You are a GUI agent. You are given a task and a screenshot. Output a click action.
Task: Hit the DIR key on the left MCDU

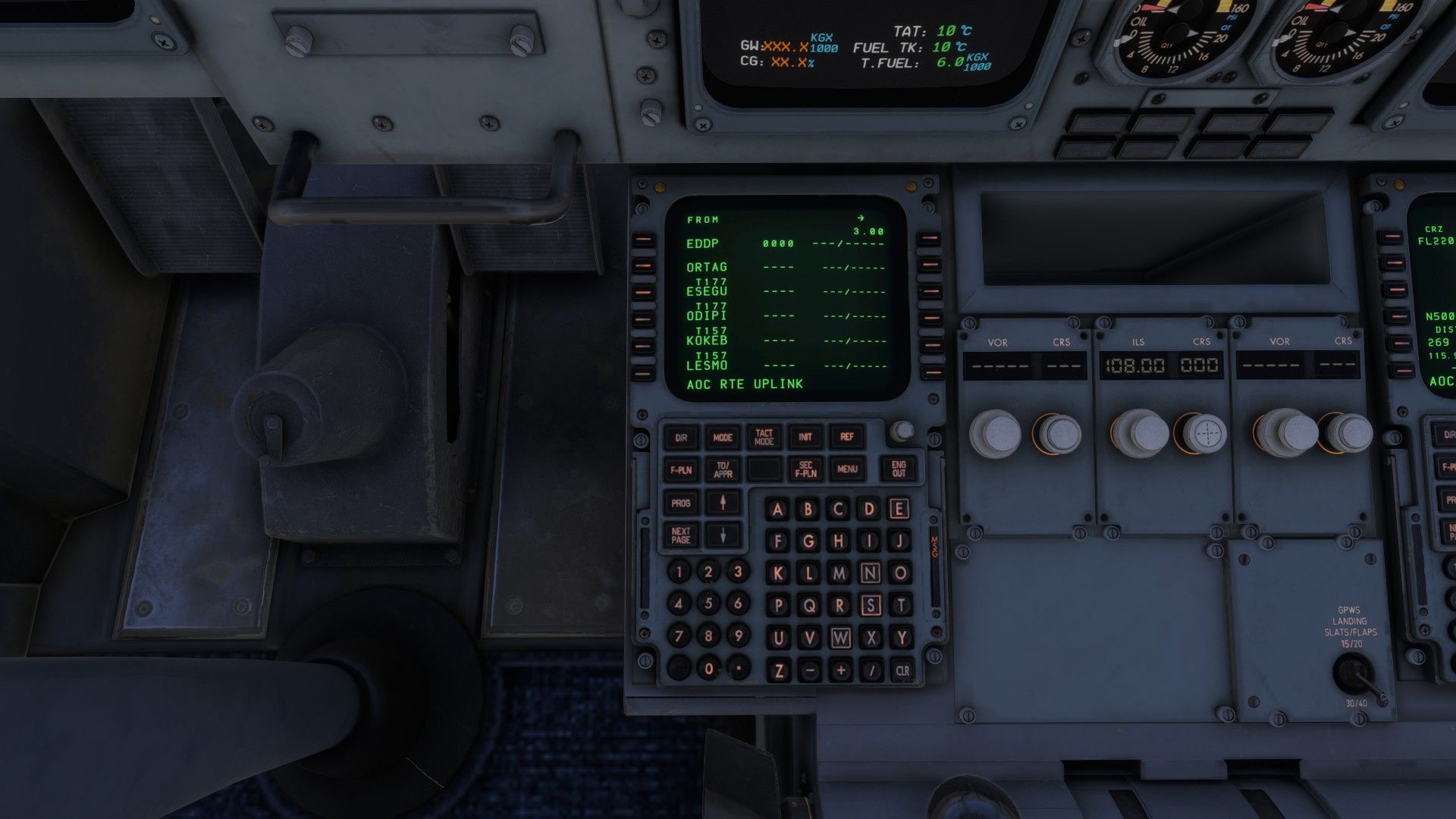pos(681,438)
